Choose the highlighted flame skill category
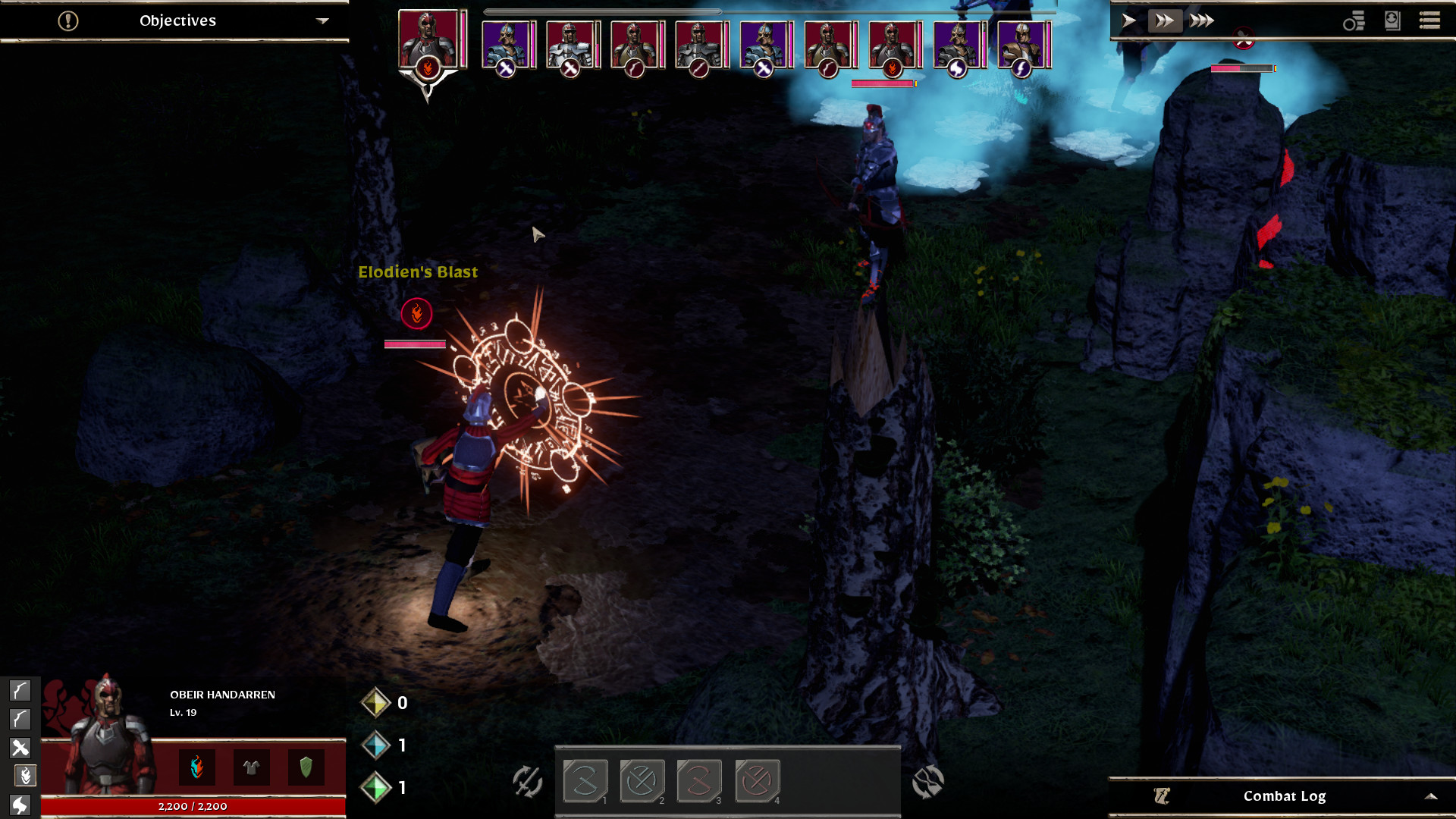This screenshot has width=1456, height=819. click(25, 776)
